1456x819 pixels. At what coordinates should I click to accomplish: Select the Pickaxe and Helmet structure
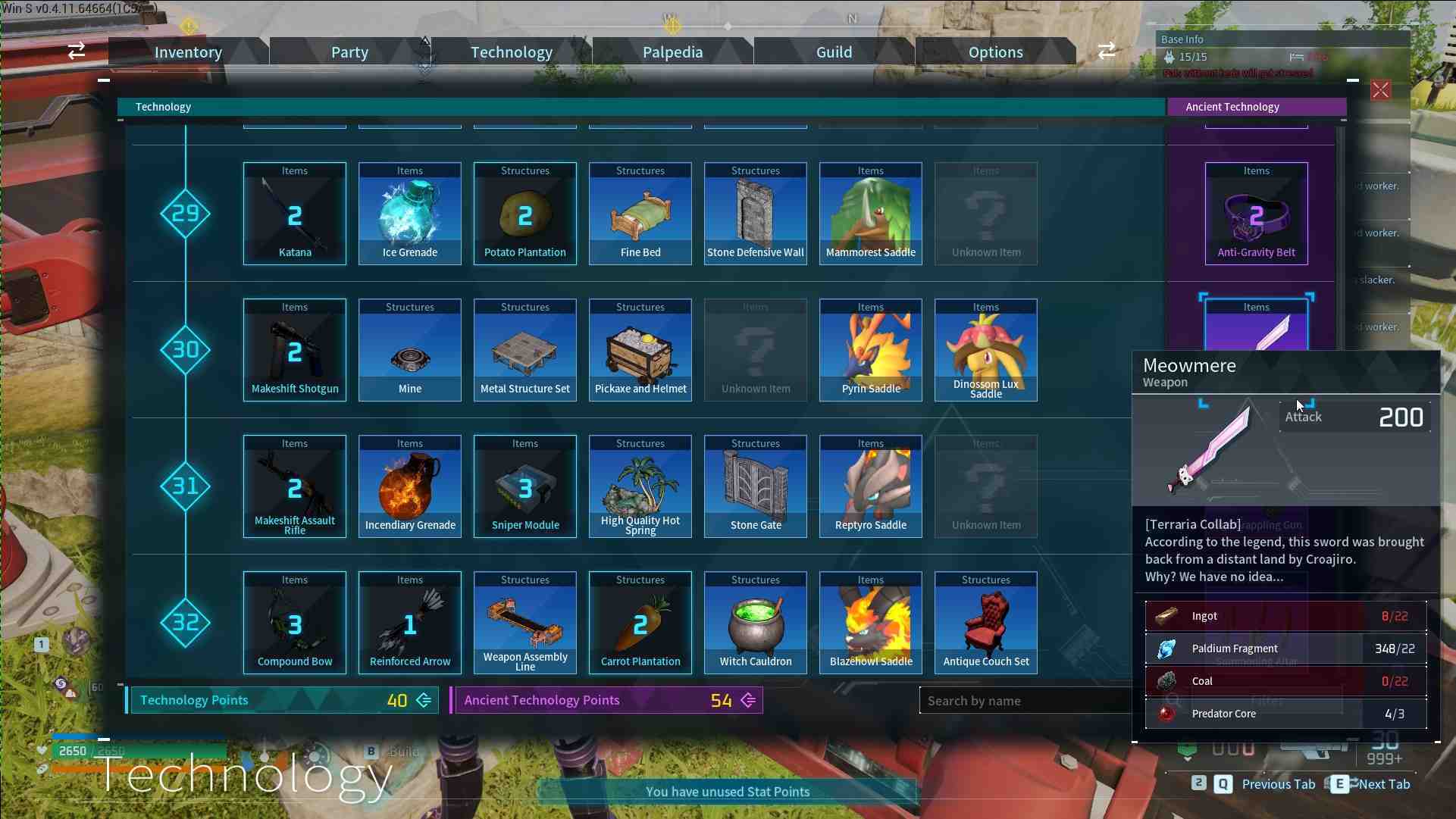click(640, 350)
